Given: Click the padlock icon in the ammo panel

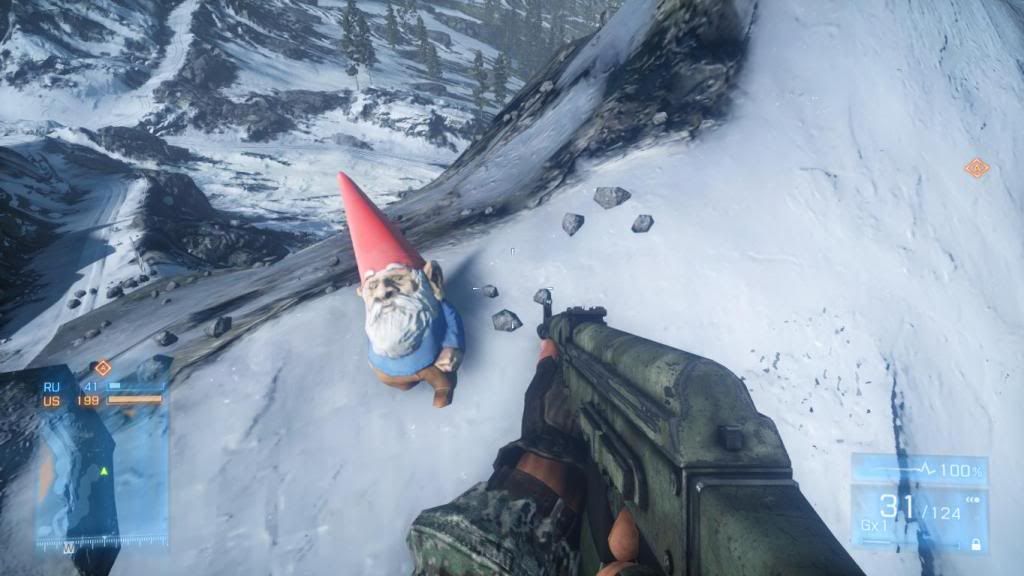Looking at the screenshot, I should click(975, 544).
